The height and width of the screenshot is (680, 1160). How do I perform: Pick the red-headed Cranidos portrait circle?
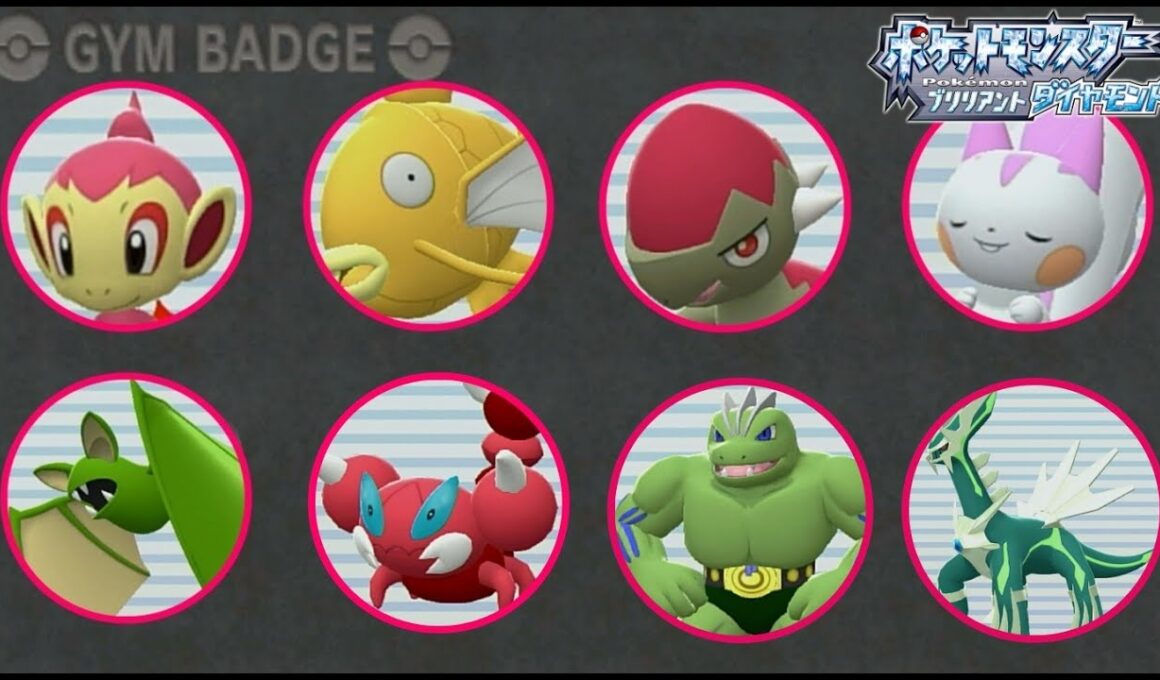pos(725,205)
